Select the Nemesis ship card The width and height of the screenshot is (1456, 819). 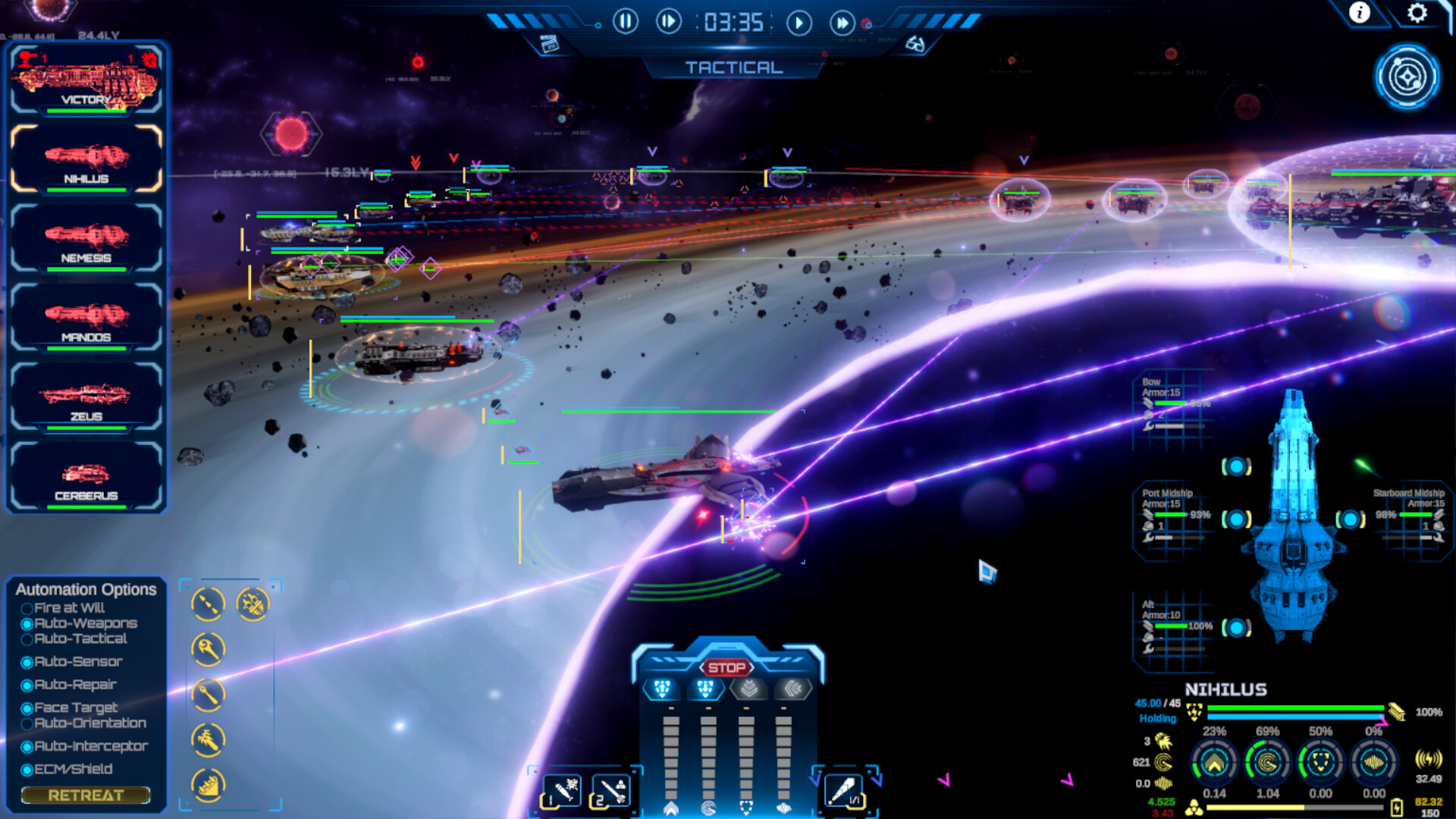[86, 239]
